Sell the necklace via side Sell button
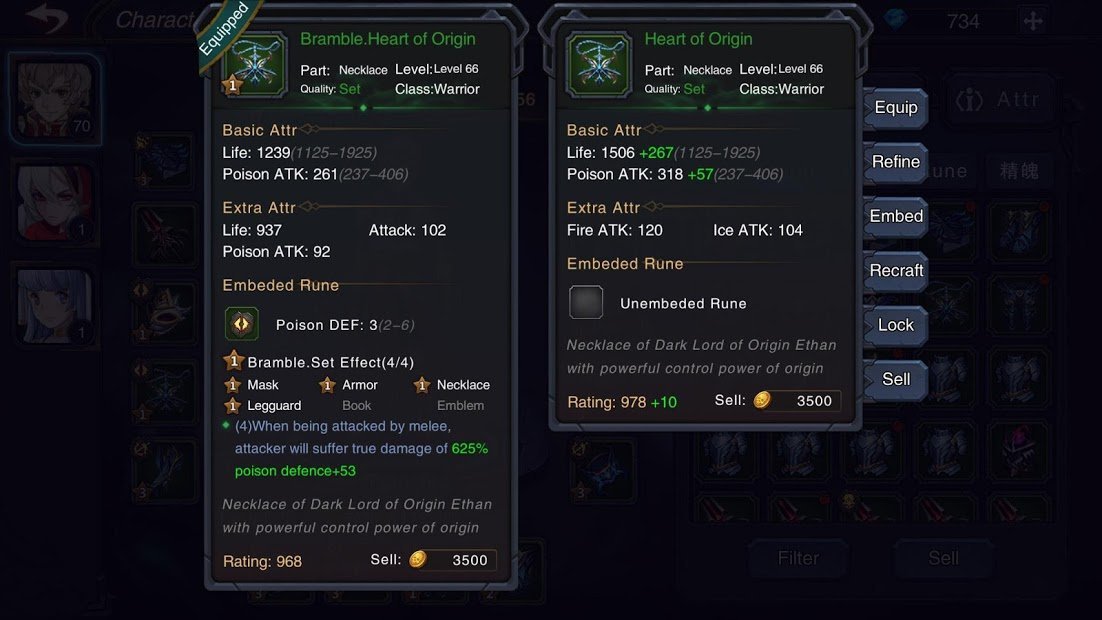The image size is (1102, 620). [x=895, y=379]
